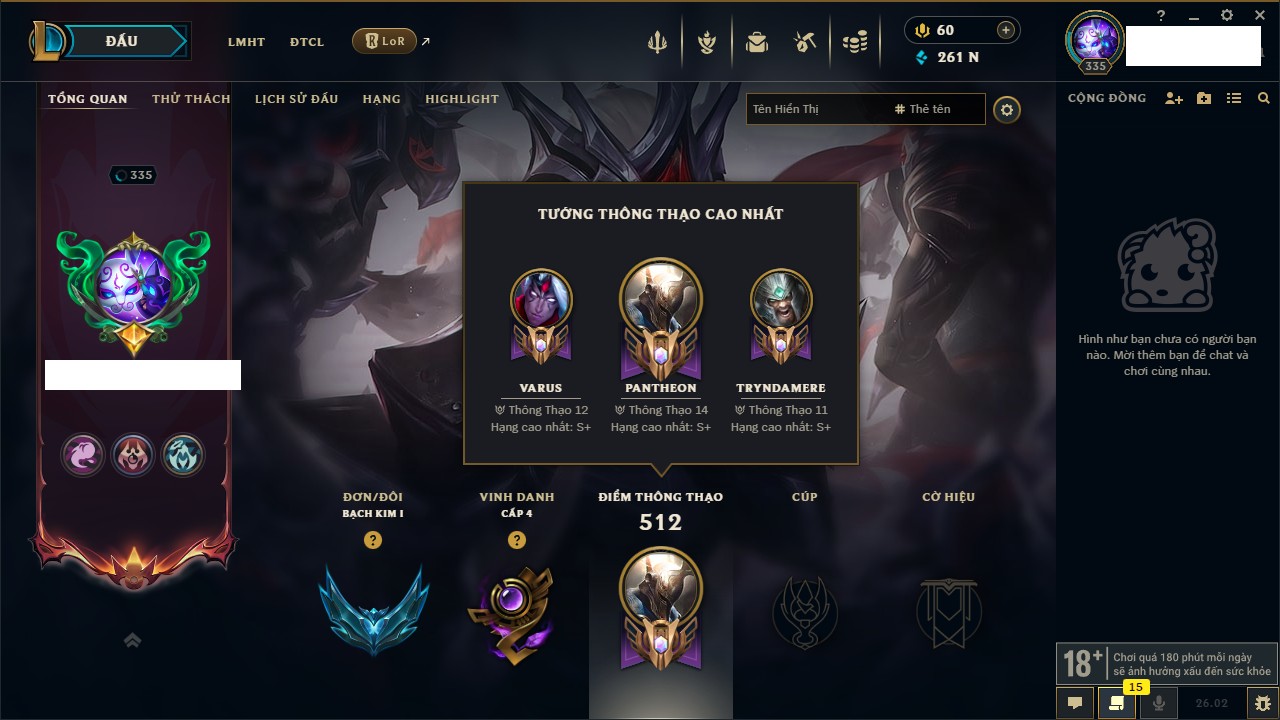
Task: Open the missions button with 15 badge
Action: [x=1116, y=703]
